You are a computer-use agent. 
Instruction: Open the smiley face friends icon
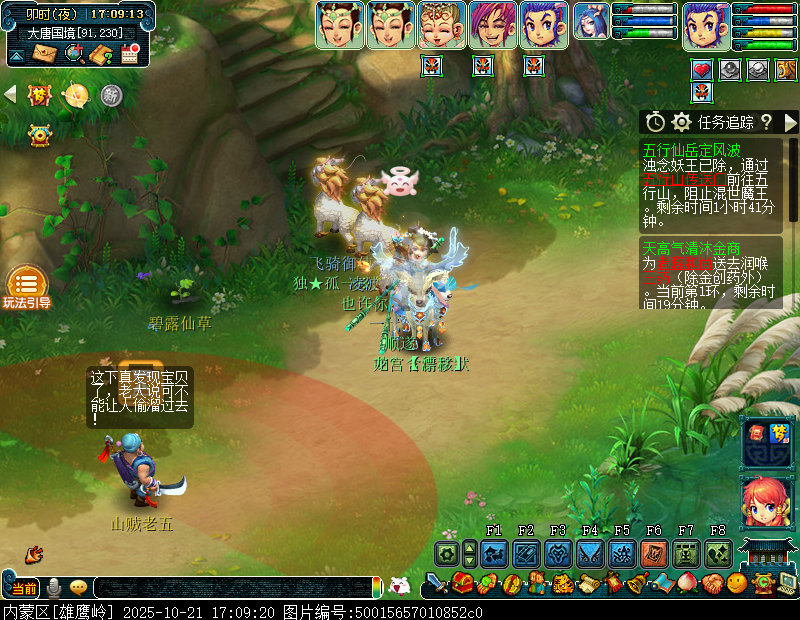[737, 583]
